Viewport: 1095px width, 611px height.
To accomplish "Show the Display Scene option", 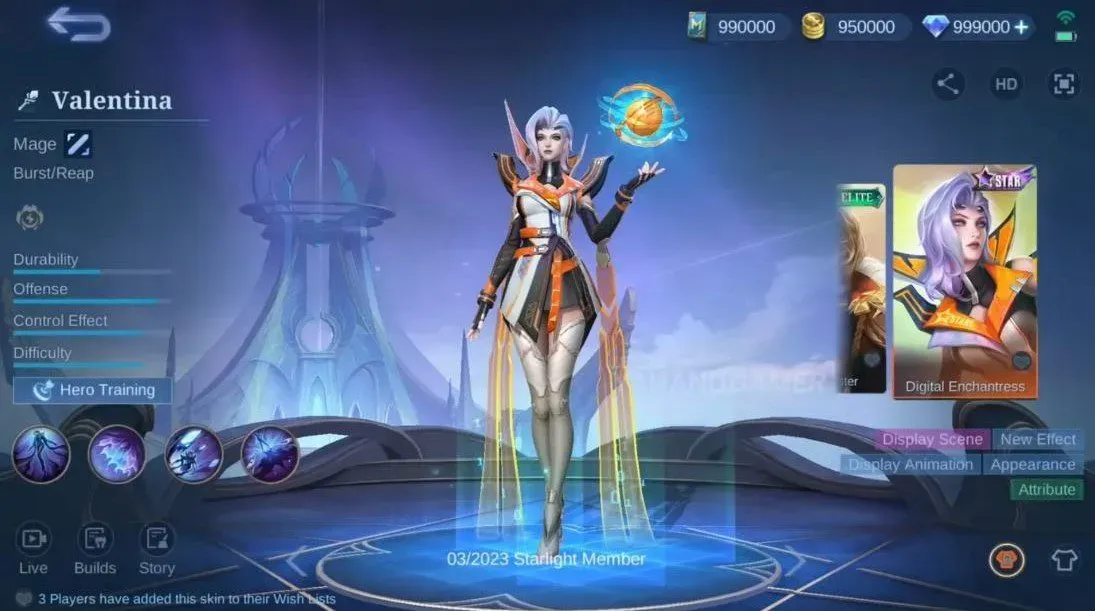I will (x=932, y=439).
